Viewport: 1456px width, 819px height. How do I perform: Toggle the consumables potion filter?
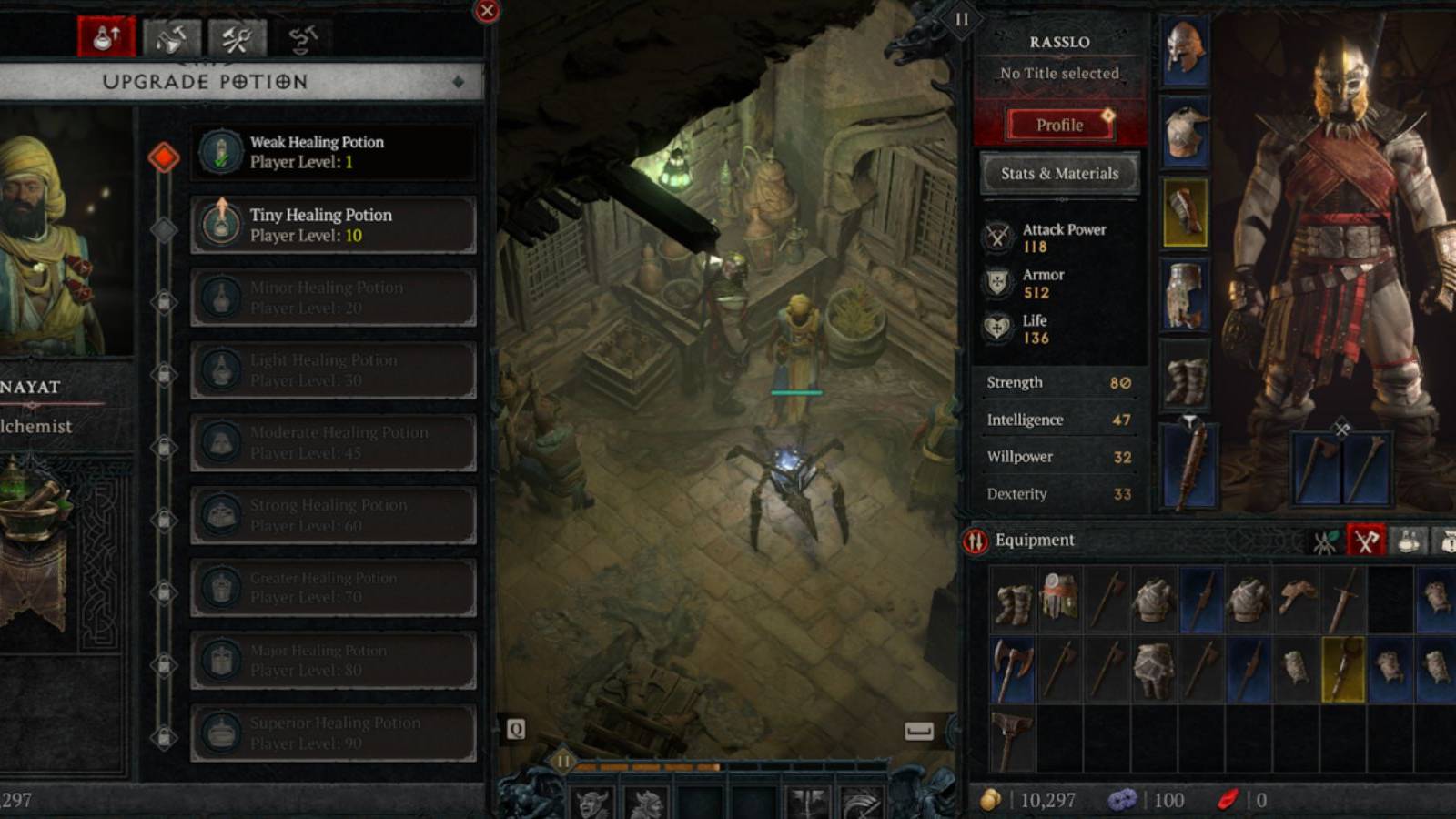tap(1407, 541)
